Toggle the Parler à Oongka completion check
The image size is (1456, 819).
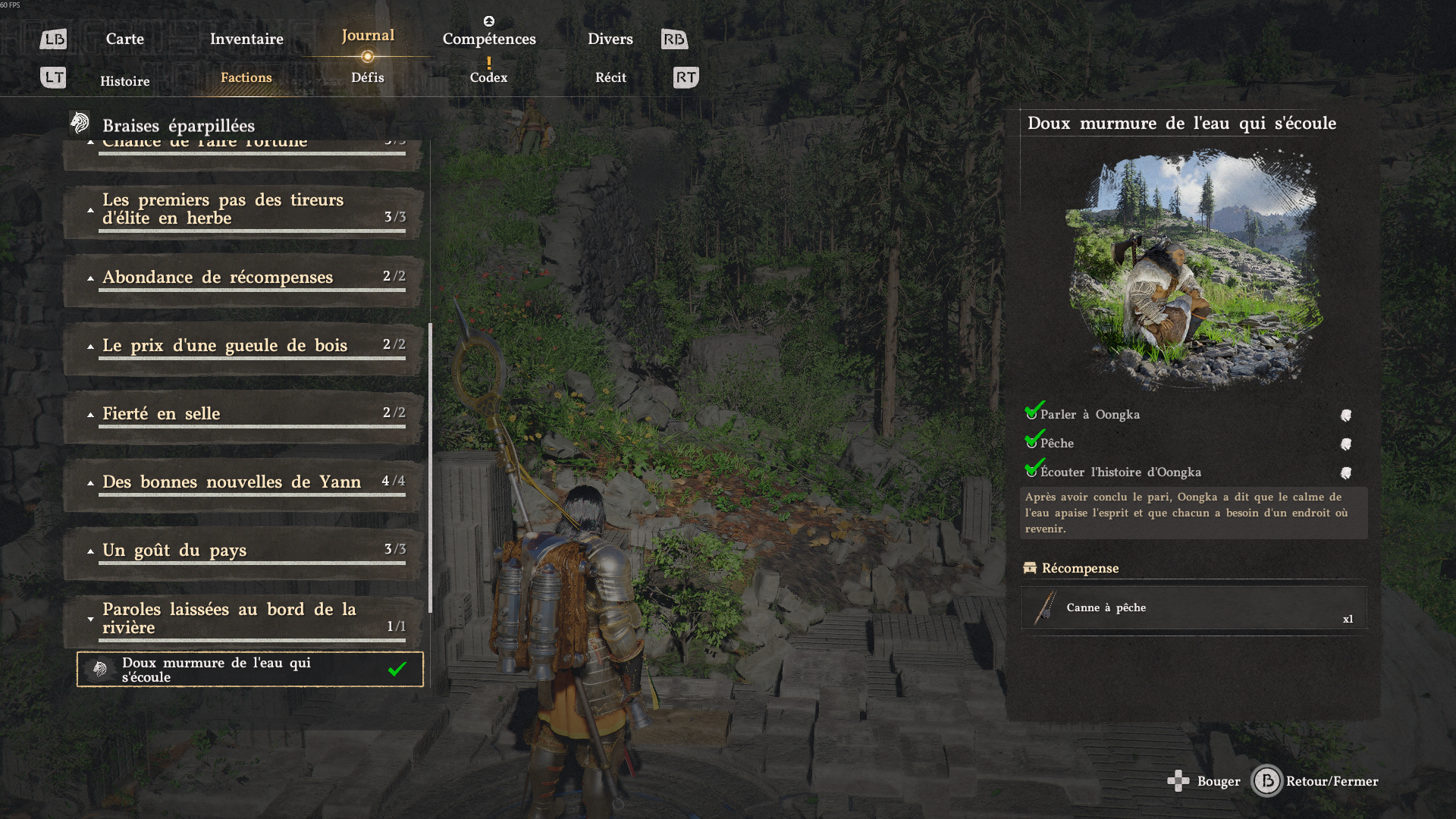1031,413
